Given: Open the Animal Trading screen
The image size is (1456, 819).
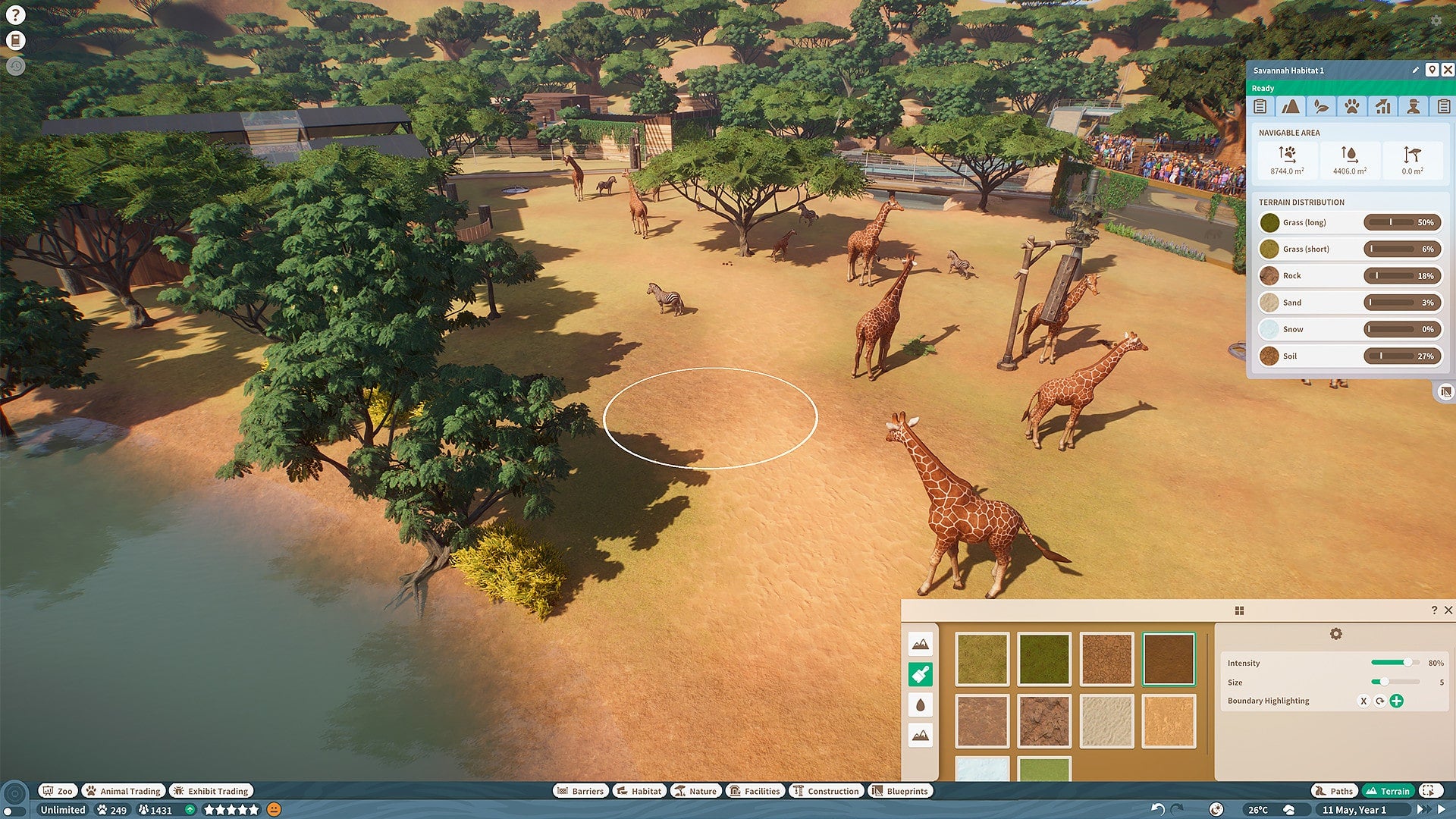Looking at the screenshot, I should (123, 791).
